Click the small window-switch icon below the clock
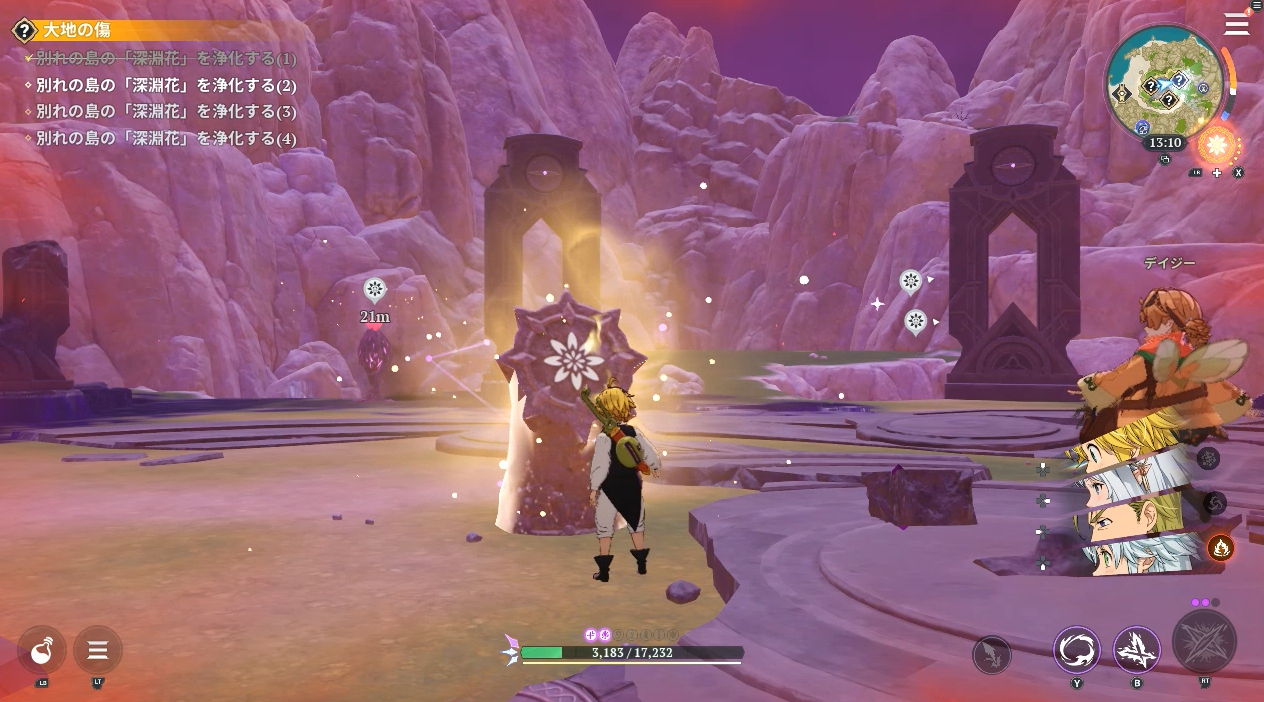This screenshot has height=702, width=1264. coord(1165,159)
